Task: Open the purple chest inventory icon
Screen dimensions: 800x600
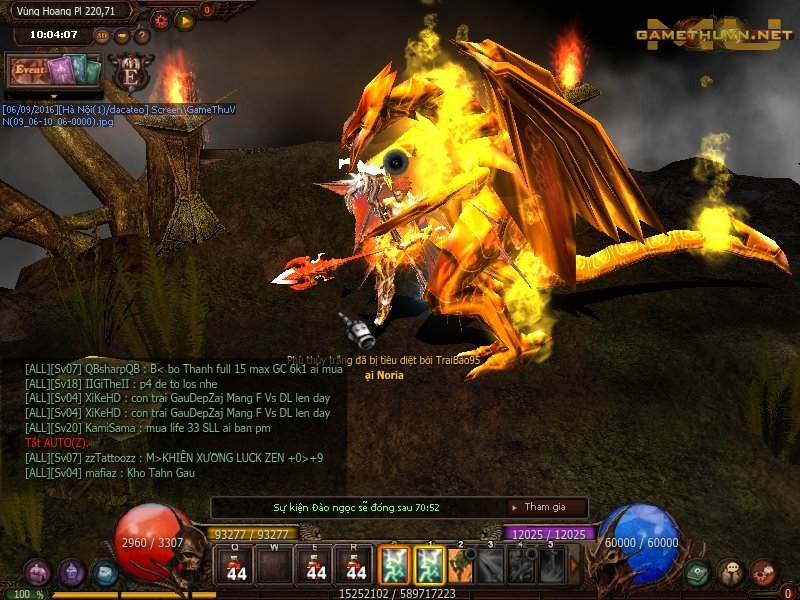Action: [x=37, y=573]
